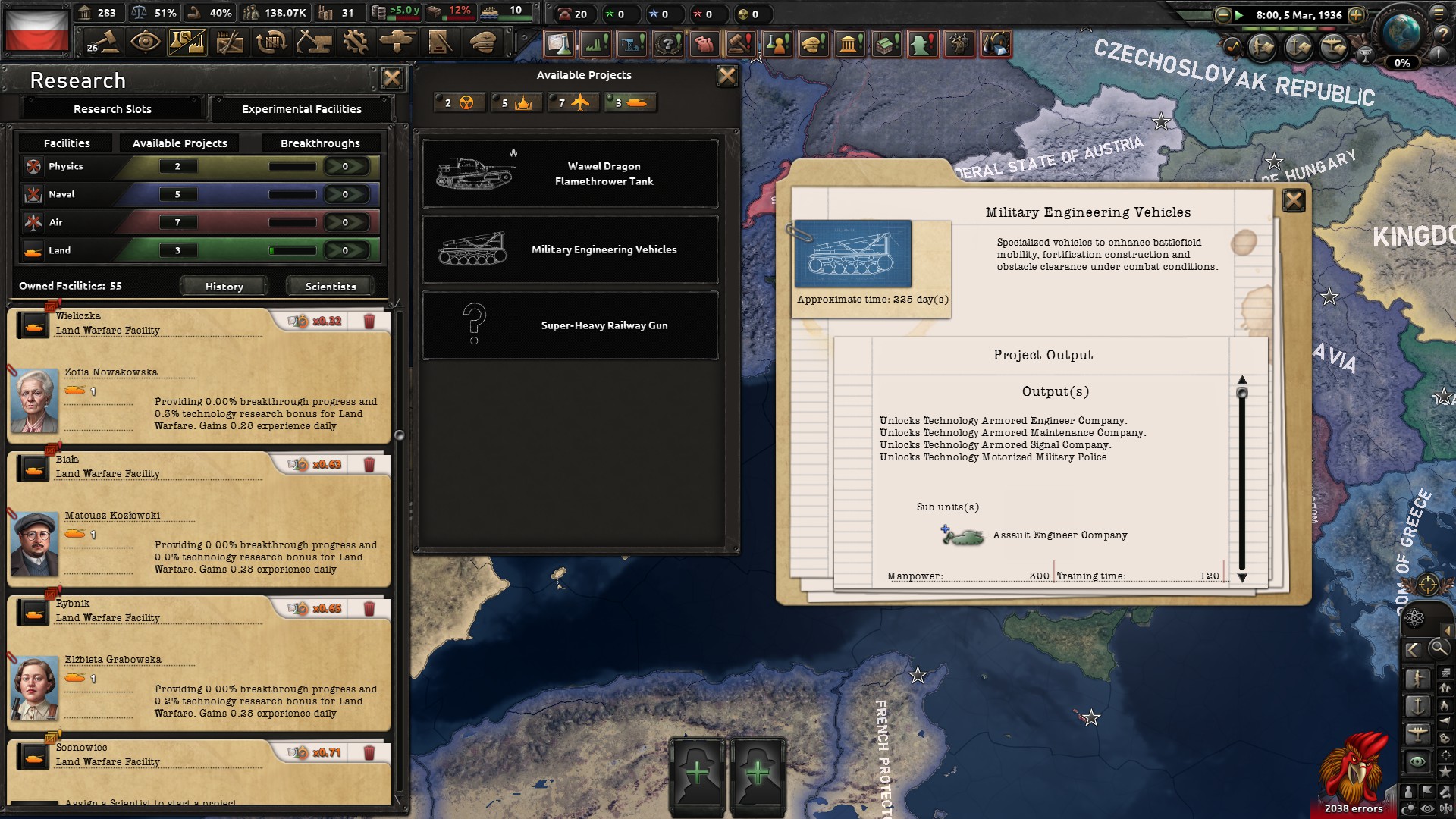Delete the Wieliczka Land Warfare Facility
Viewport: 1456px width, 819px height.
coord(369,322)
